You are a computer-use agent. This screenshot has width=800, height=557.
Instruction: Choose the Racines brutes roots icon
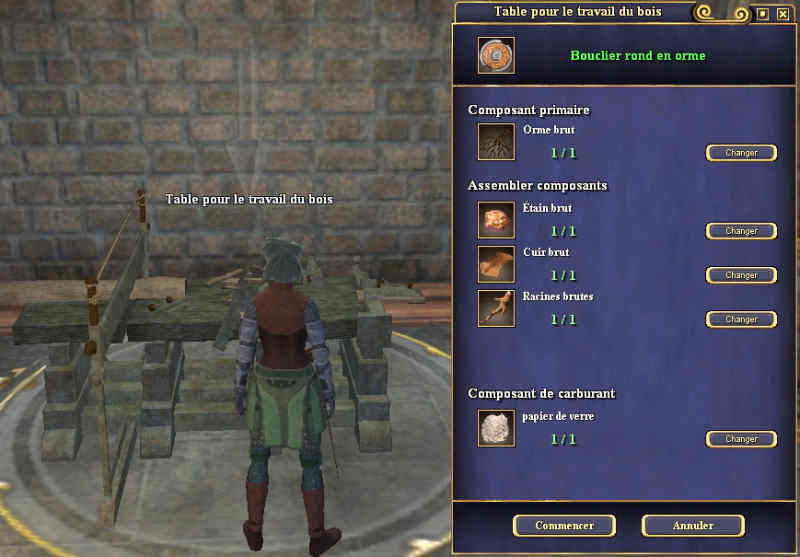[496, 308]
